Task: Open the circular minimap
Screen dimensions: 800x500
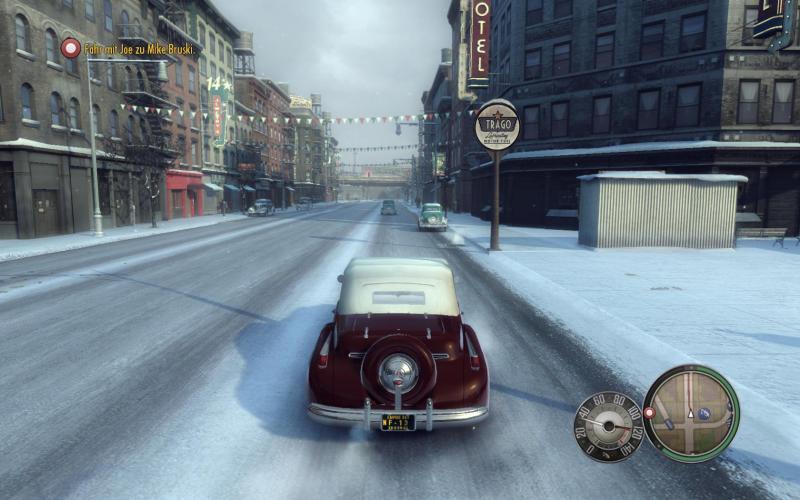Action: coord(691,413)
